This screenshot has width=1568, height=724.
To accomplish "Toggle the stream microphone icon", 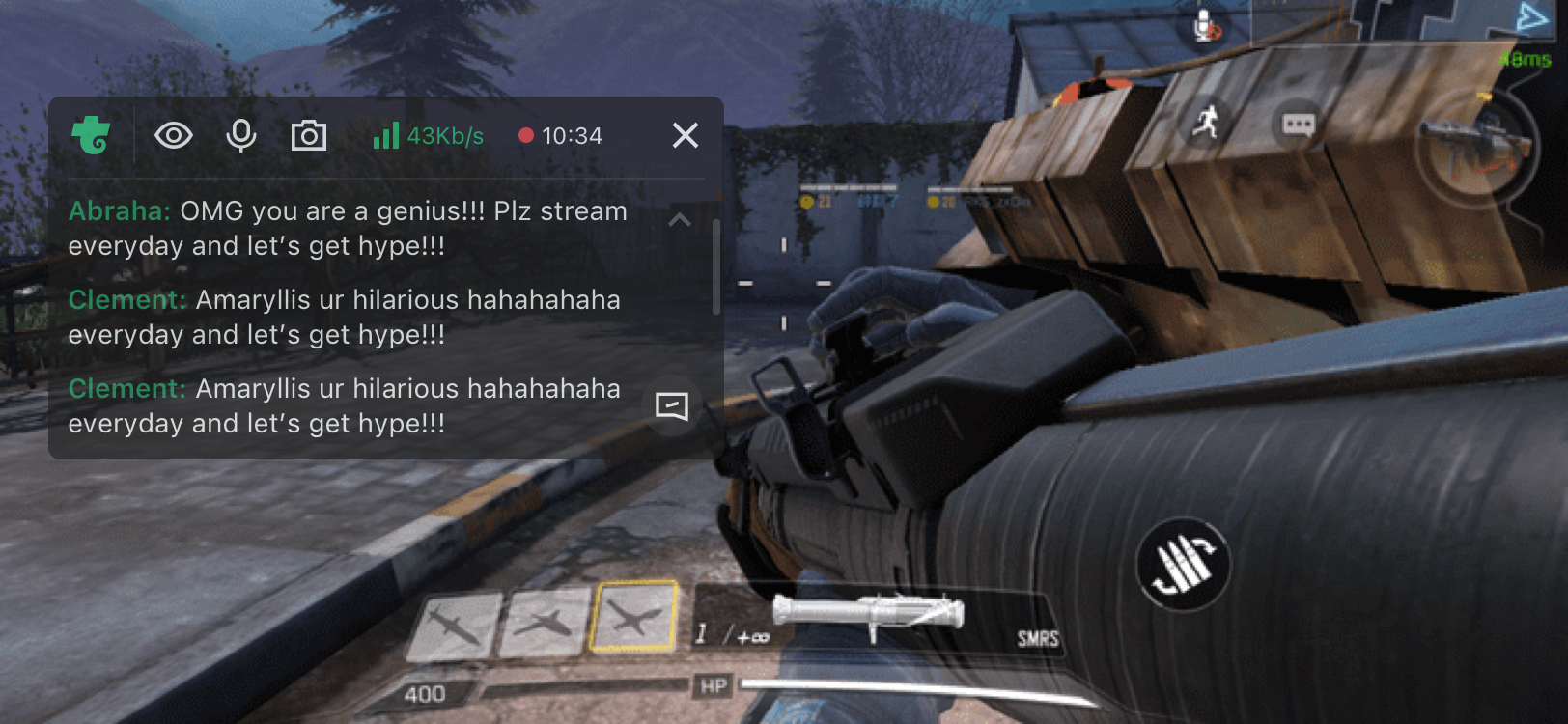I will tap(240, 136).
